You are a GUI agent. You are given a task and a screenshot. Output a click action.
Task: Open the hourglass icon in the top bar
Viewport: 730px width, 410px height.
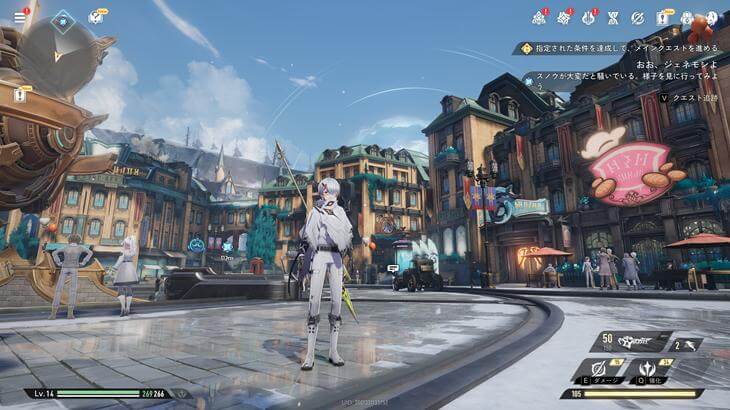pyautogui.click(x=614, y=17)
